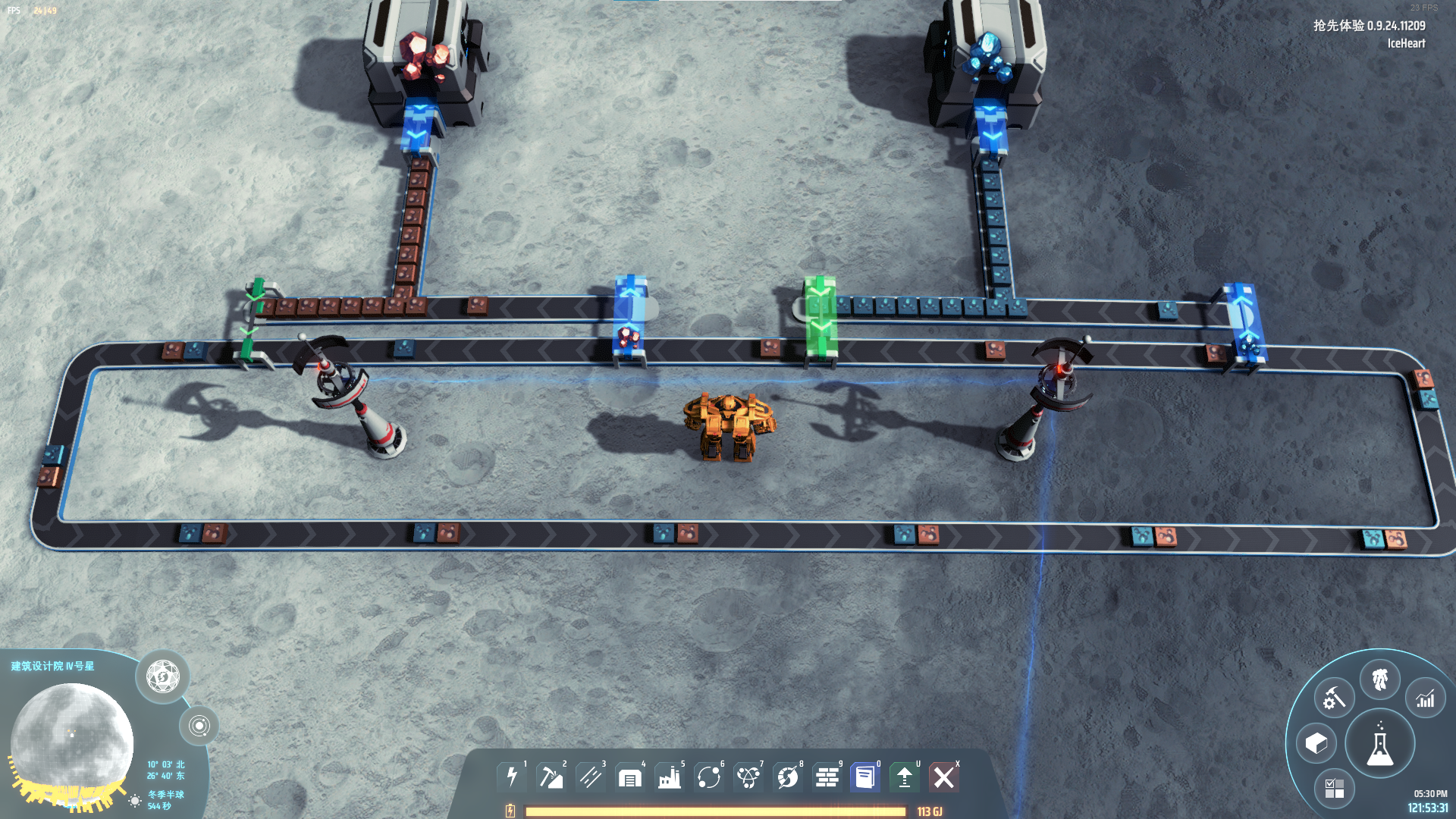Image resolution: width=1456 pixels, height=819 pixels.
Task: Select the mining pickaxe build category
Action: pyautogui.click(x=551, y=777)
